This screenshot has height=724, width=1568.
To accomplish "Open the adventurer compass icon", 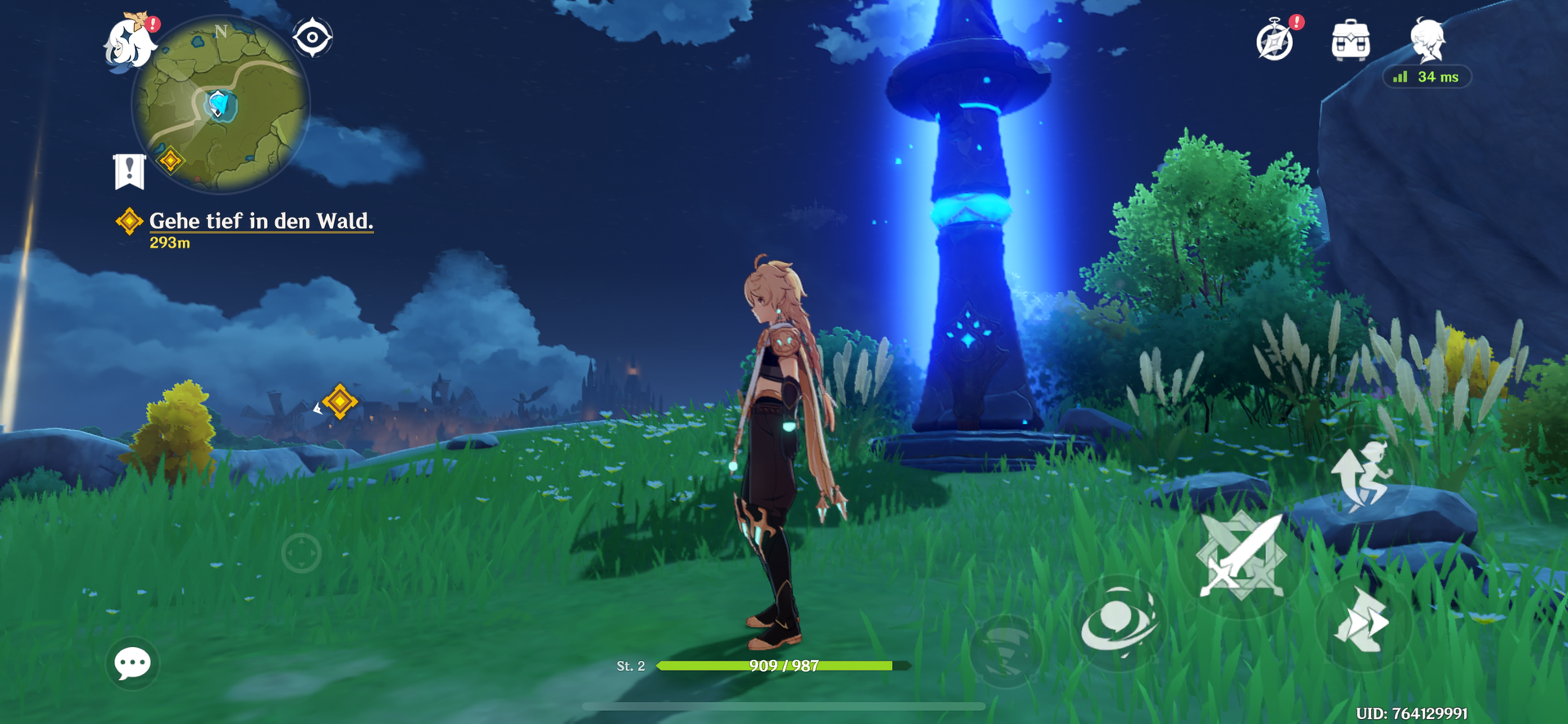I will pyautogui.click(x=1276, y=40).
